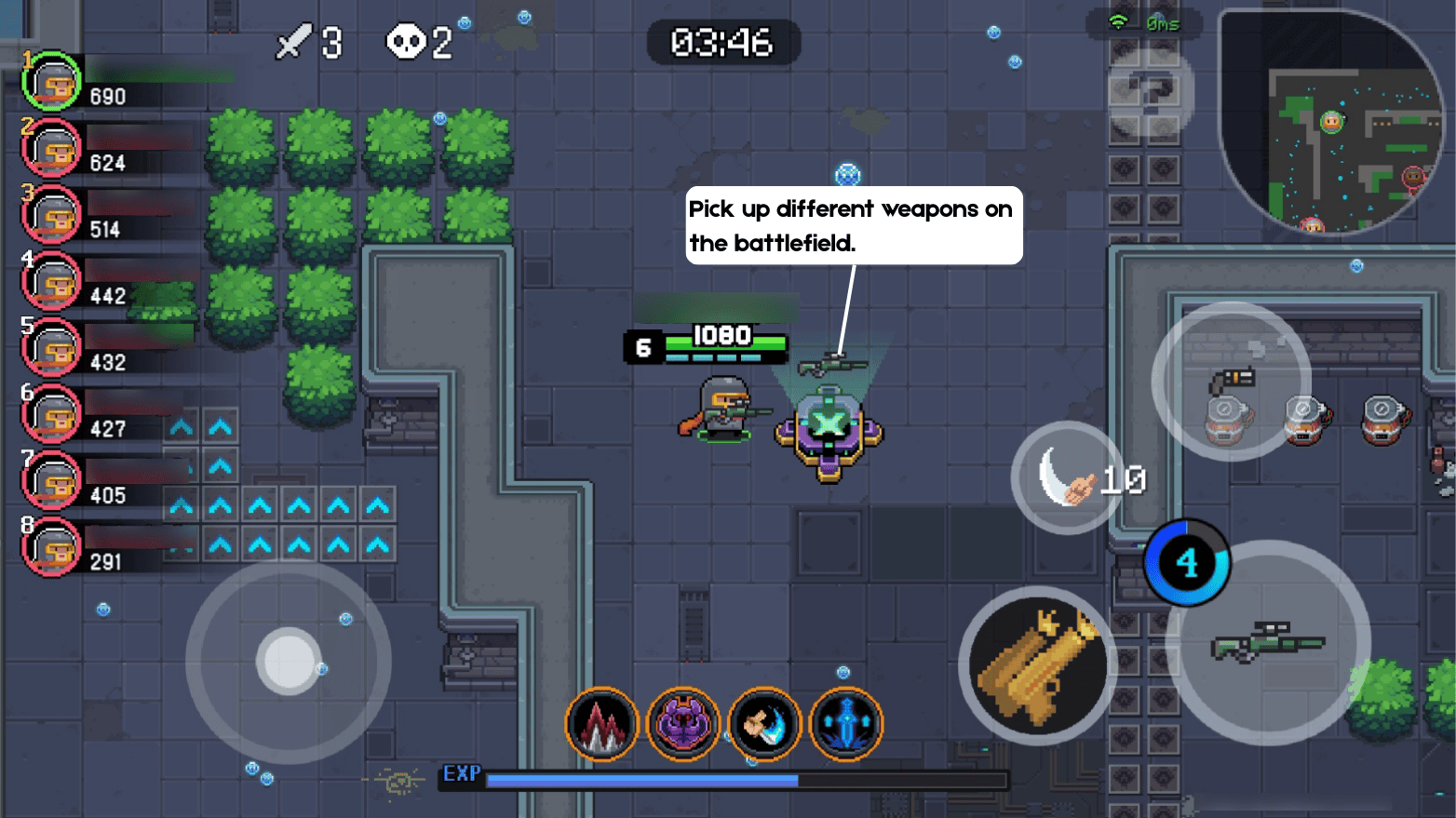This screenshot has height=818, width=1456.
Task: Select the rank 1 player showing 690
Action: (x=53, y=82)
